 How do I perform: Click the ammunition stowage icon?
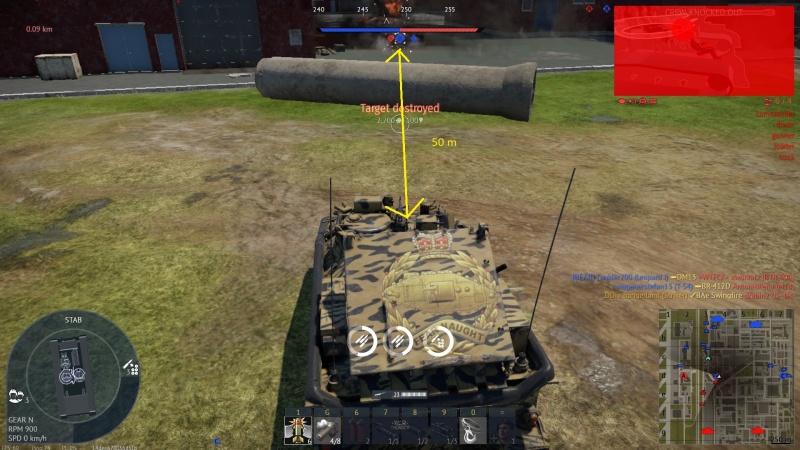[x=131, y=367]
